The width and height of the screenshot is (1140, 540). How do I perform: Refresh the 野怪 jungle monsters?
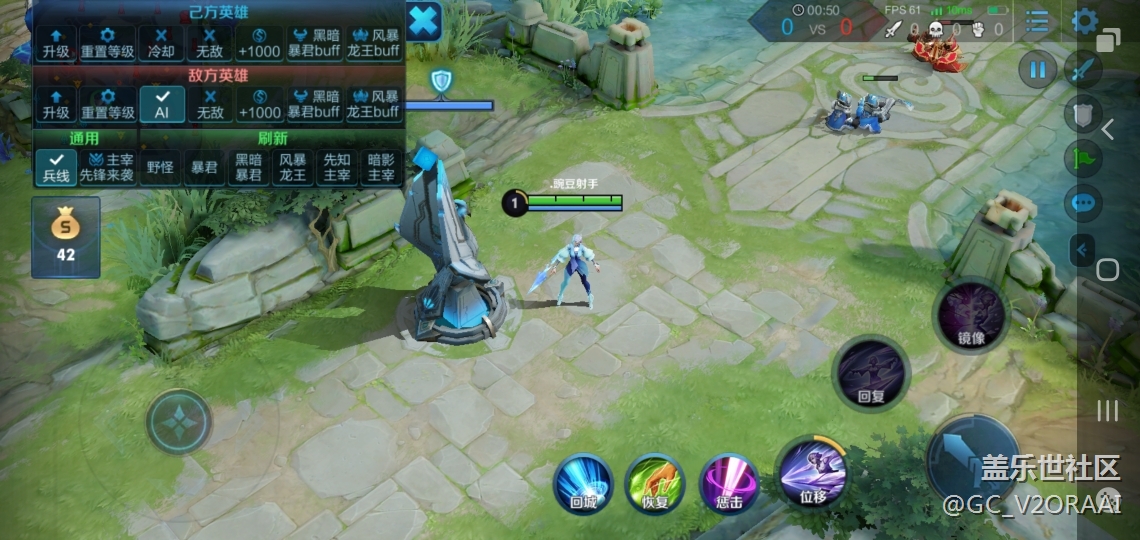click(x=160, y=167)
